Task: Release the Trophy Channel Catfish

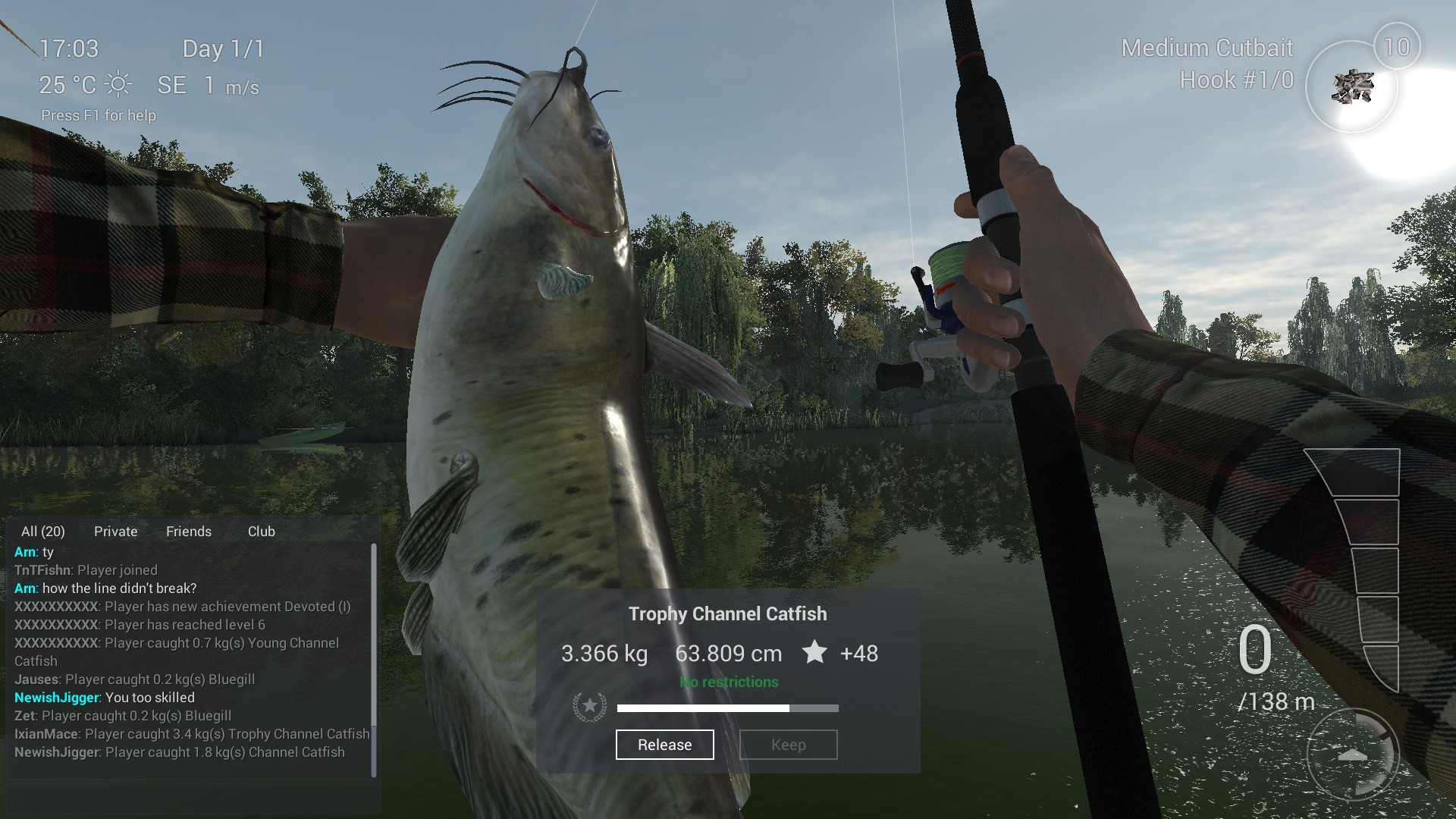Action: pyautogui.click(x=664, y=745)
